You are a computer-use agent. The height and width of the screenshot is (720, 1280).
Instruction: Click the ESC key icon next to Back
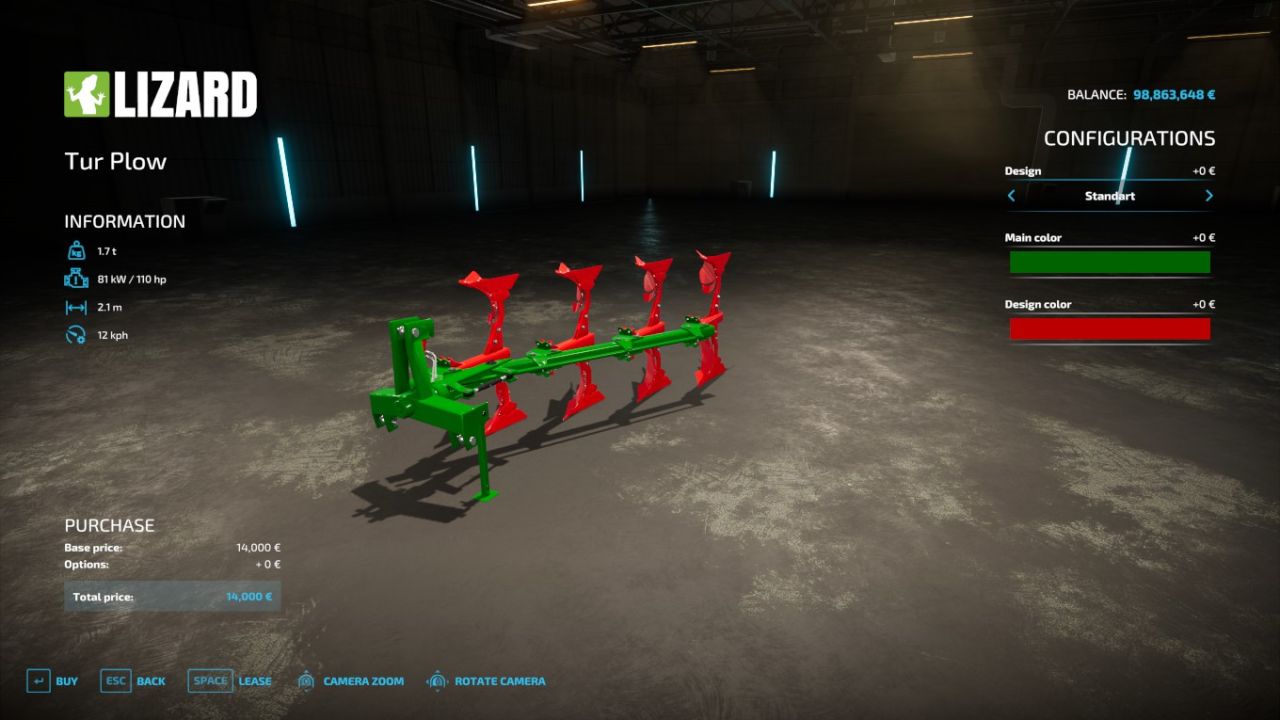point(114,680)
